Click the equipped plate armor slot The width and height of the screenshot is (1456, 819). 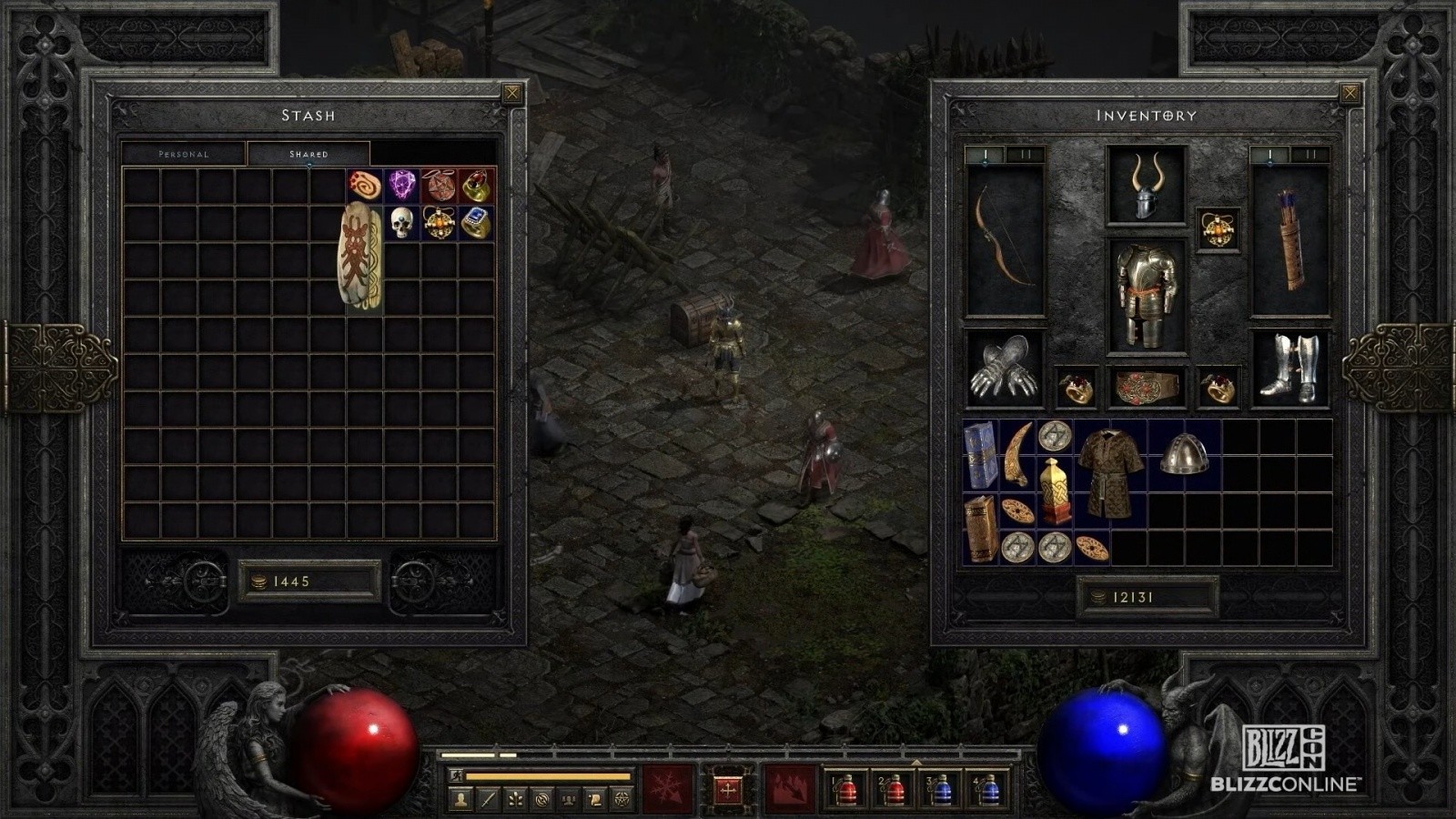tap(1146, 295)
